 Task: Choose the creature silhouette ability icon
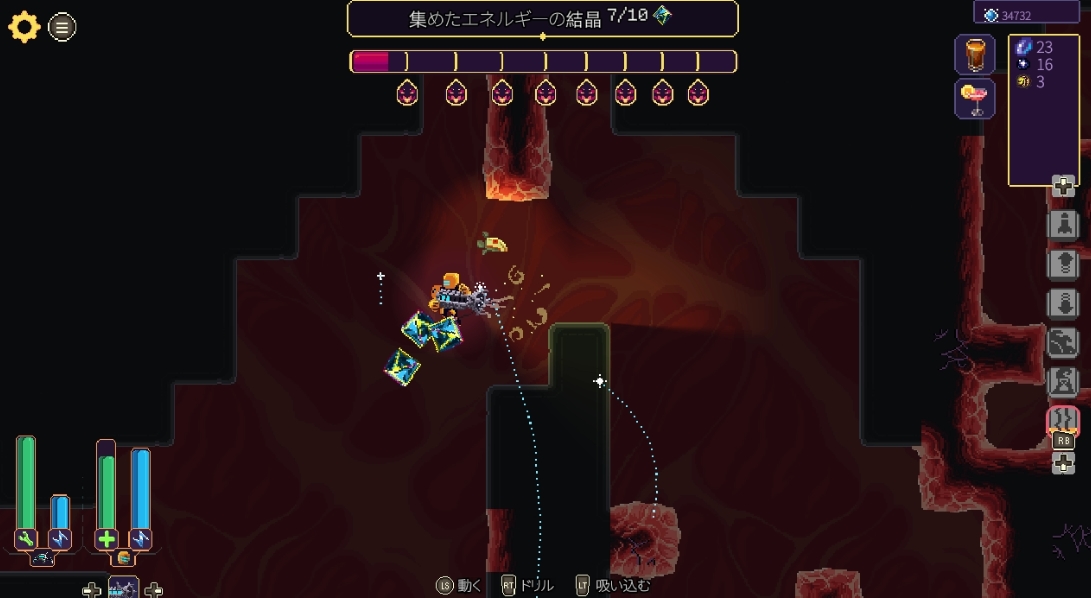point(1062,342)
